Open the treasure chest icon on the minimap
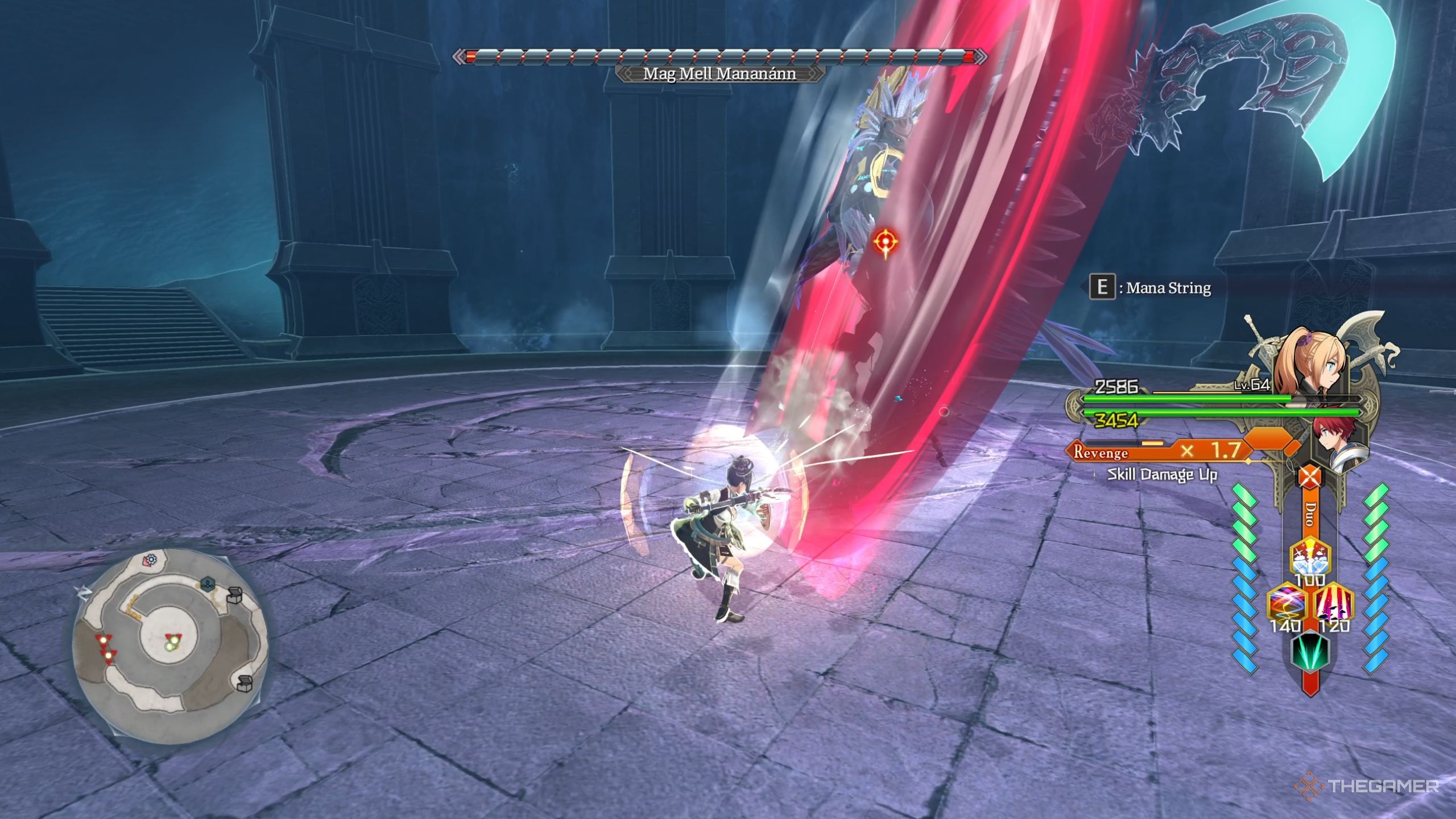This screenshot has height=819, width=1456. tap(235, 597)
